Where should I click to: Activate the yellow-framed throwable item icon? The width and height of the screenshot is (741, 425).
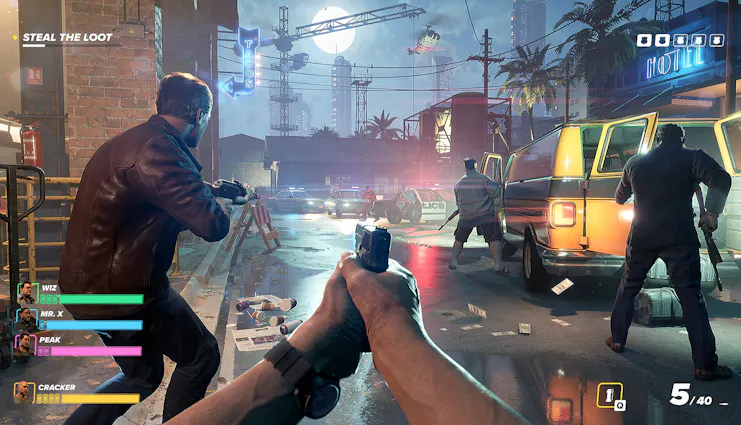tap(608, 394)
